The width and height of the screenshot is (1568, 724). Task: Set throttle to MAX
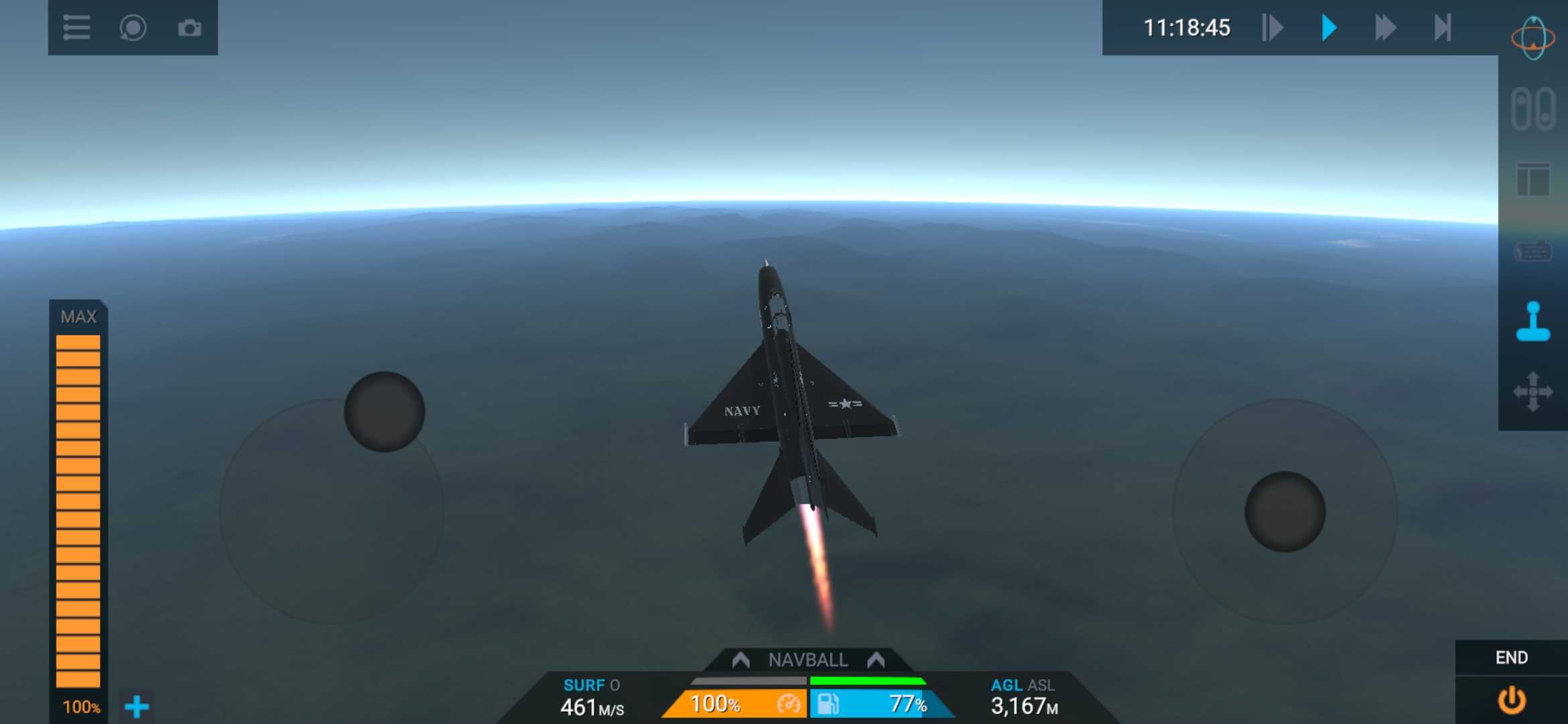point(78,316)
